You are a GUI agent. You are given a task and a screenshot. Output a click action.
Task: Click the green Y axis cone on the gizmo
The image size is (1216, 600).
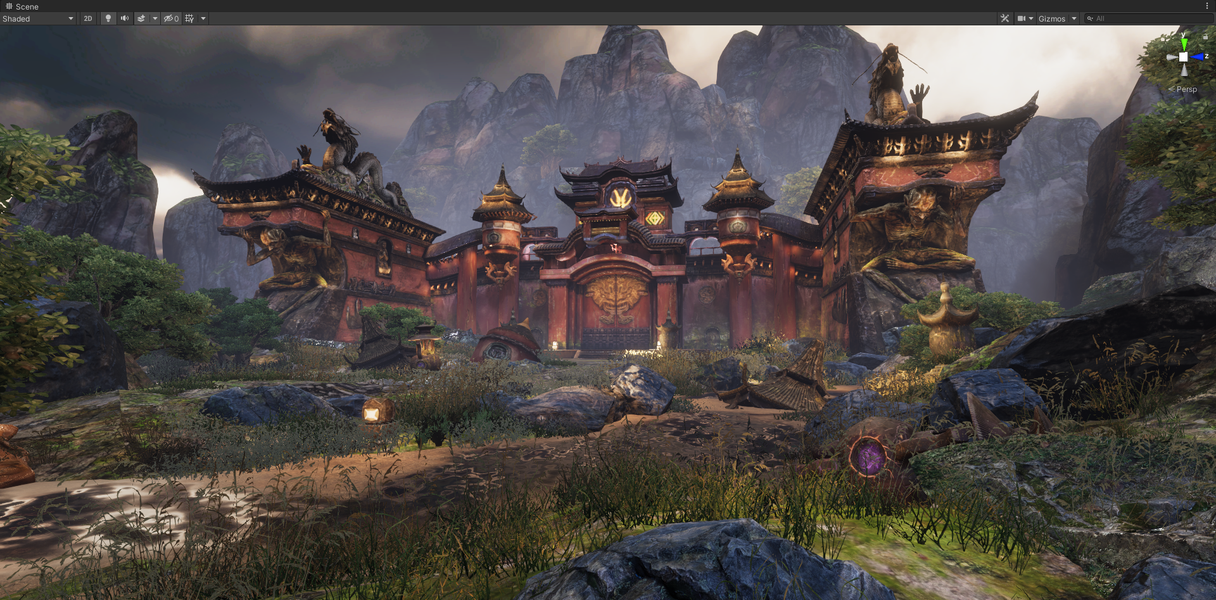pos(1184,43)
